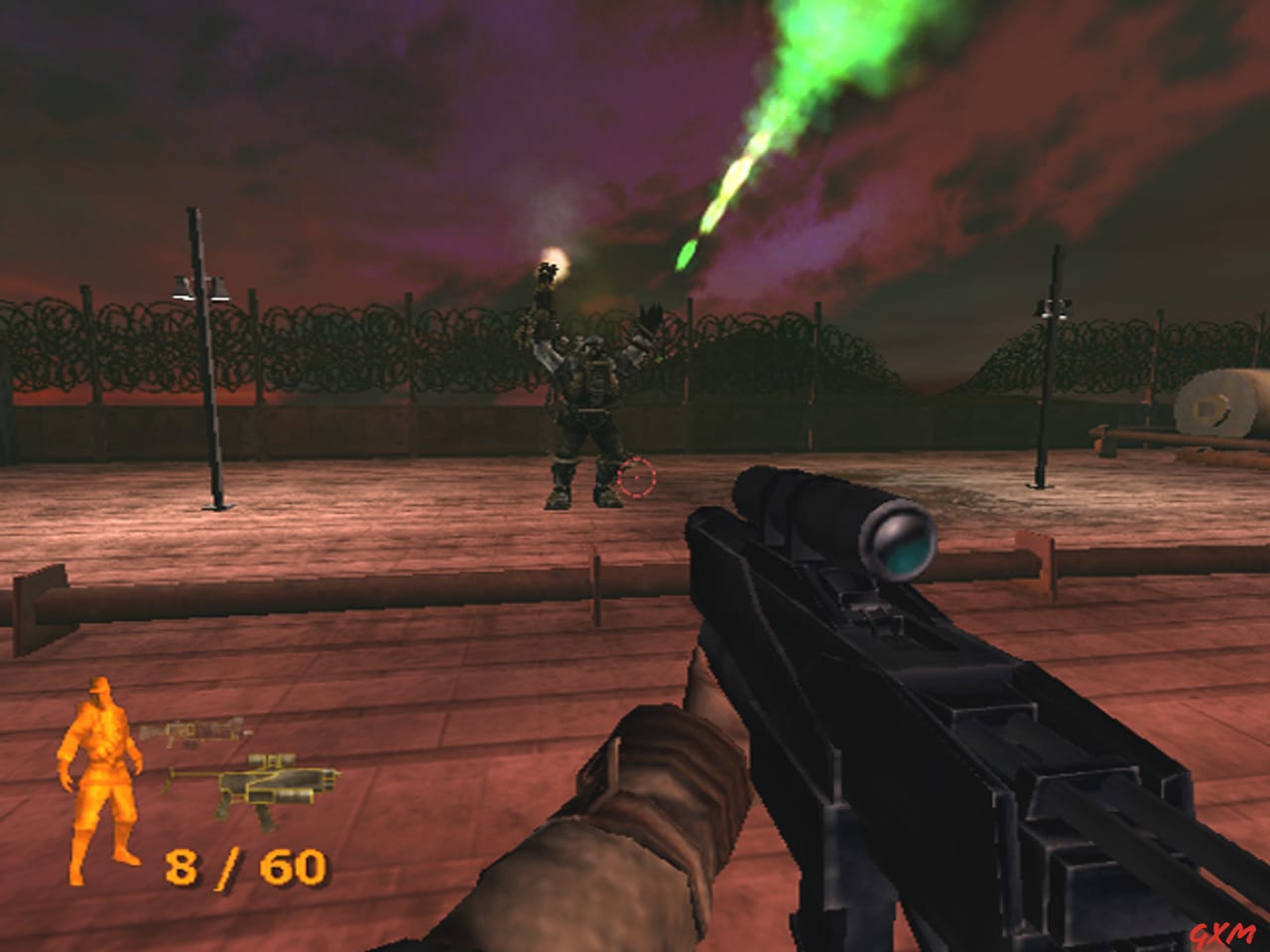Click the red circular crosshair reticle
This screenshot has height=952, width=1270.
point(636,479)
